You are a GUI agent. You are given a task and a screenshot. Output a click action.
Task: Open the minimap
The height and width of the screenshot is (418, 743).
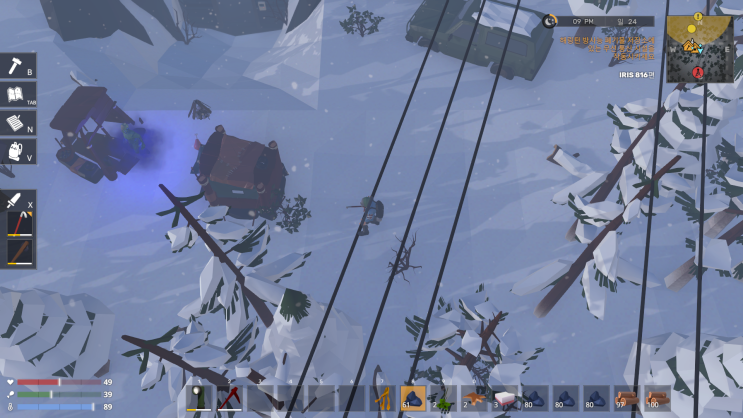699,49
